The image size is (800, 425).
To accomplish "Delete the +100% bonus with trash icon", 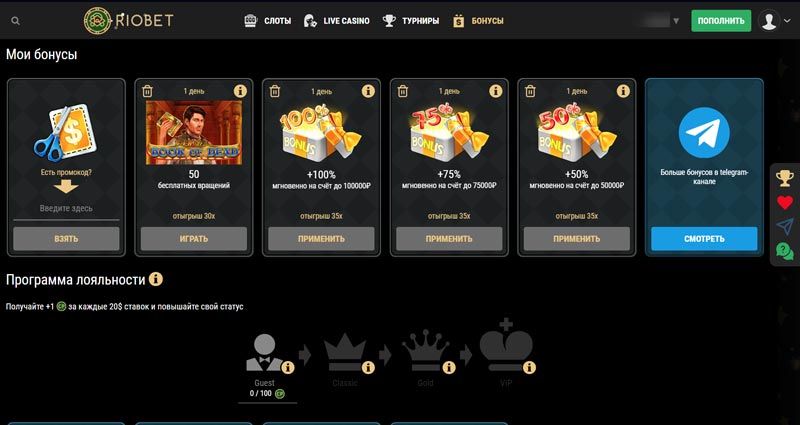I will (275, 91).
